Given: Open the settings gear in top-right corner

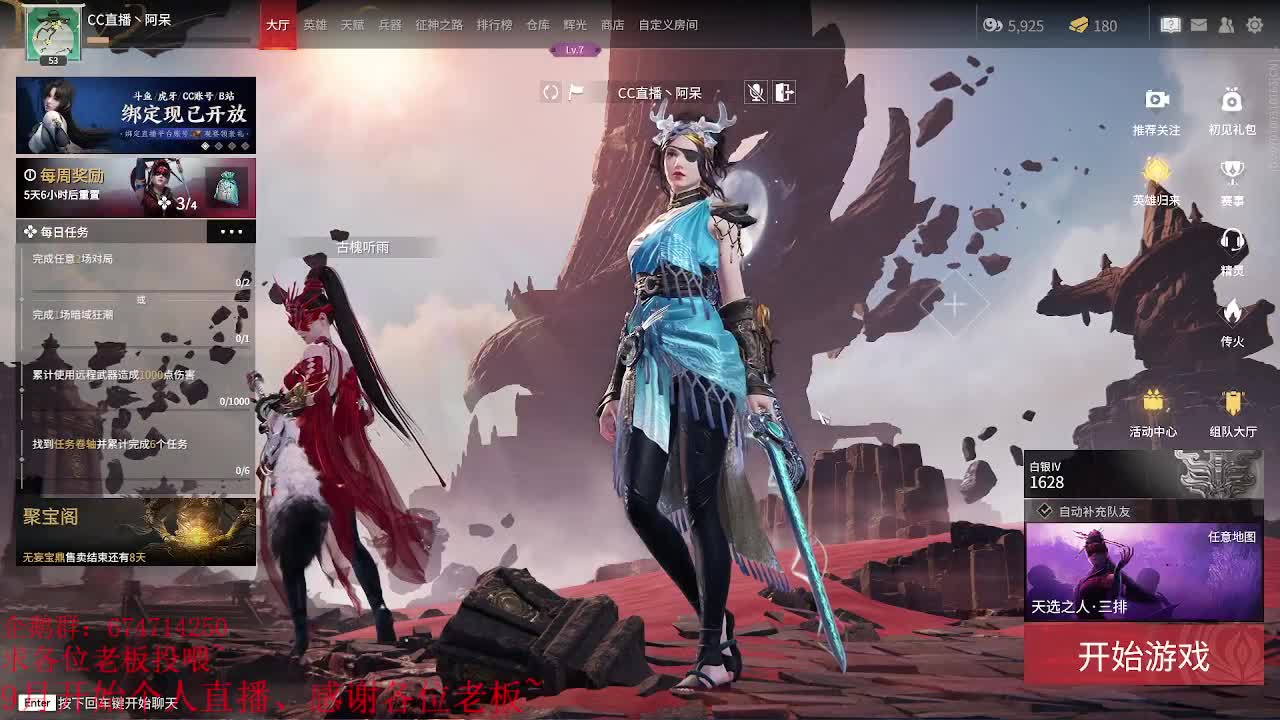Looking at the screenshot, I should [x=1254, y=26].
